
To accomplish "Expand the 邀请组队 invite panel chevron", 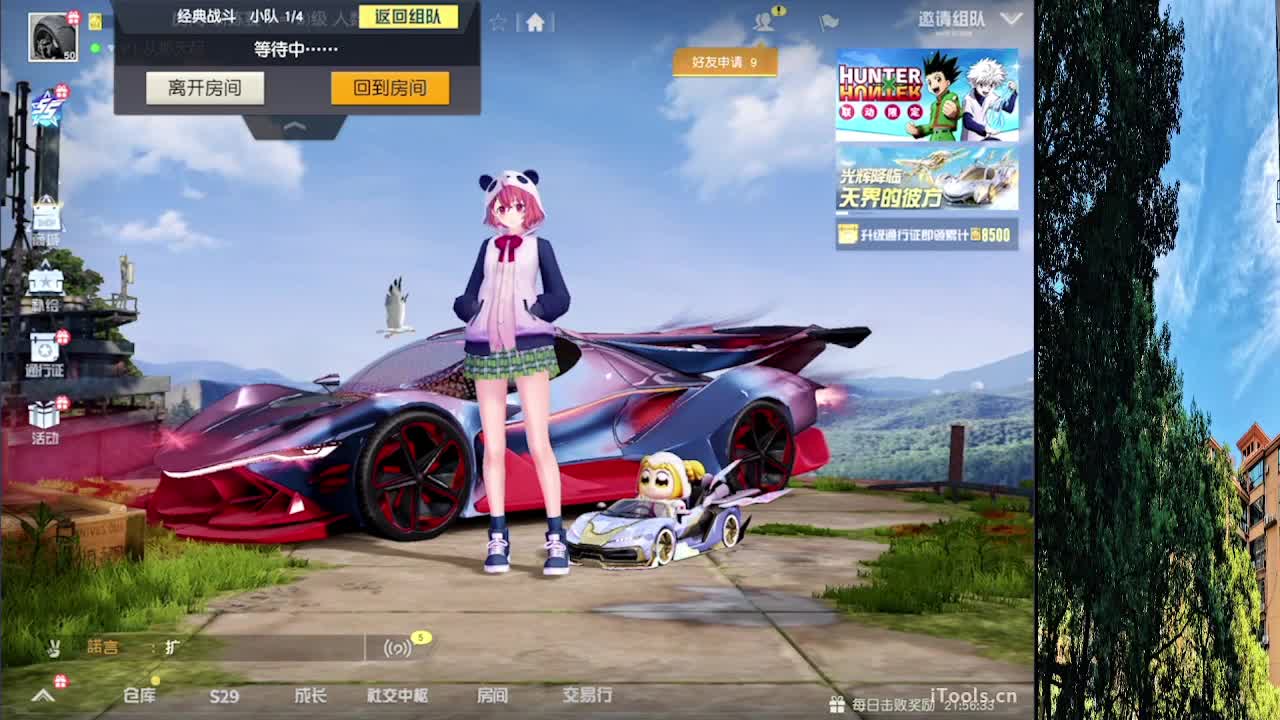I will [x=1010, y=18].
